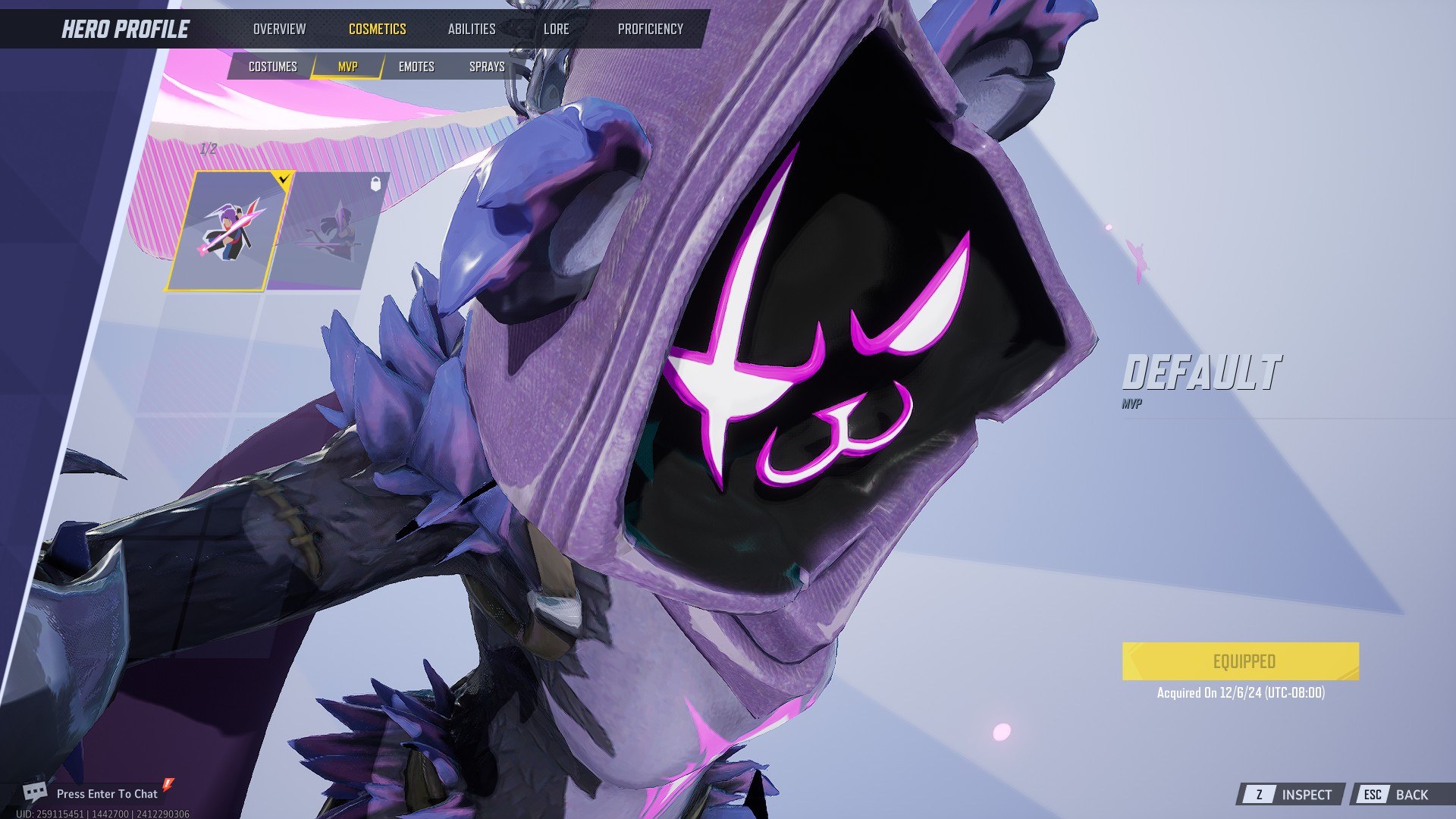Click the Press Enter To Chat label

point(108,793)
